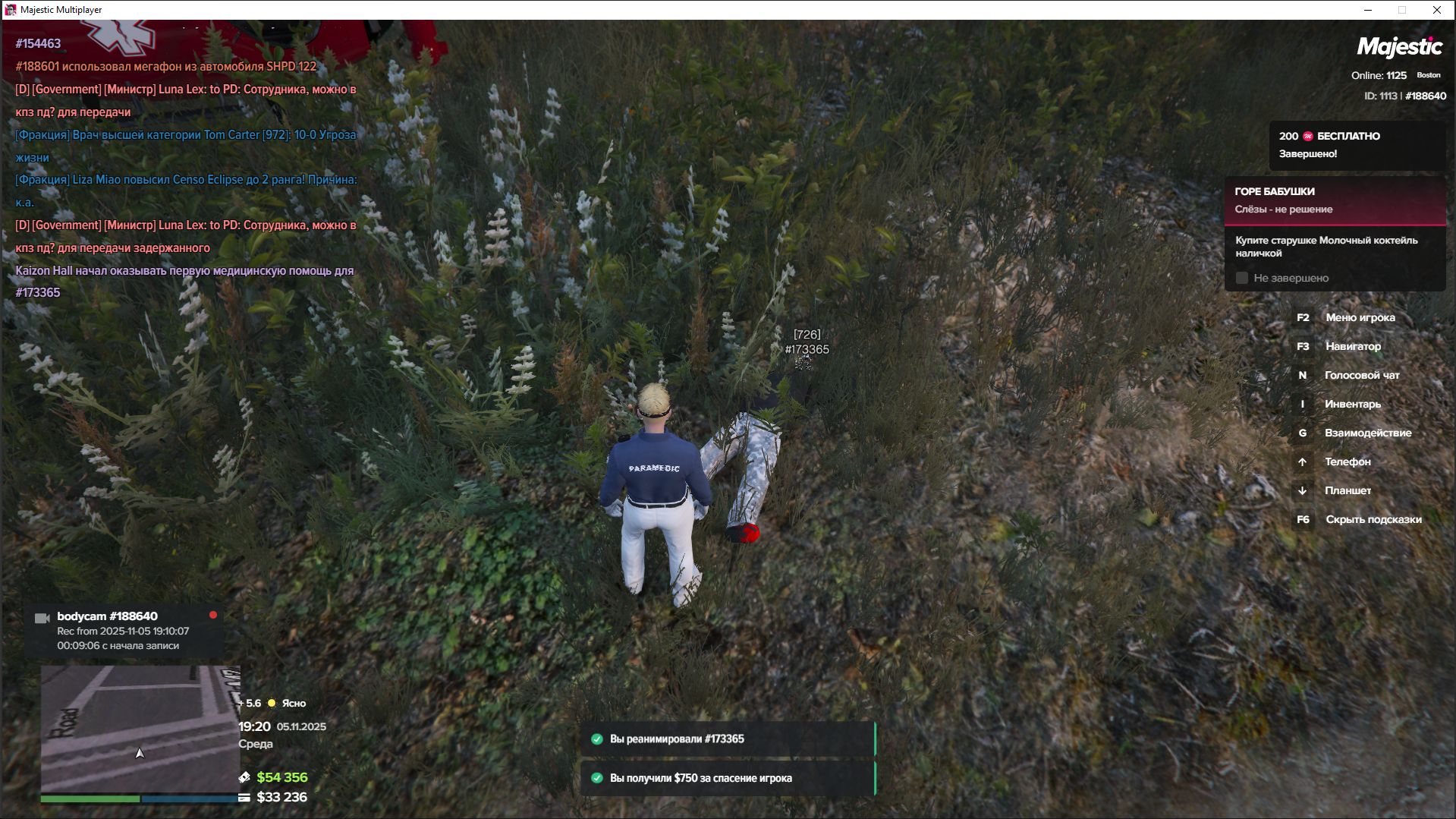Screen dimensions: 1456x819
Task: Click the minimap in the corner
Action: pyautogui.click(x=140, y=729)
